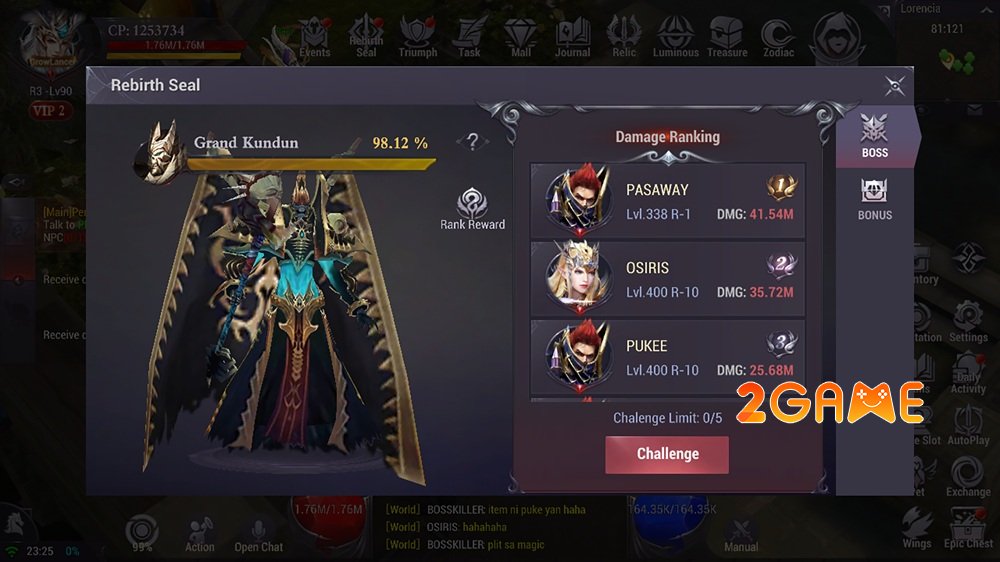This screenshot has width=1000, height=562.
Task: Open the Events menu
Action: click(315, 37)
